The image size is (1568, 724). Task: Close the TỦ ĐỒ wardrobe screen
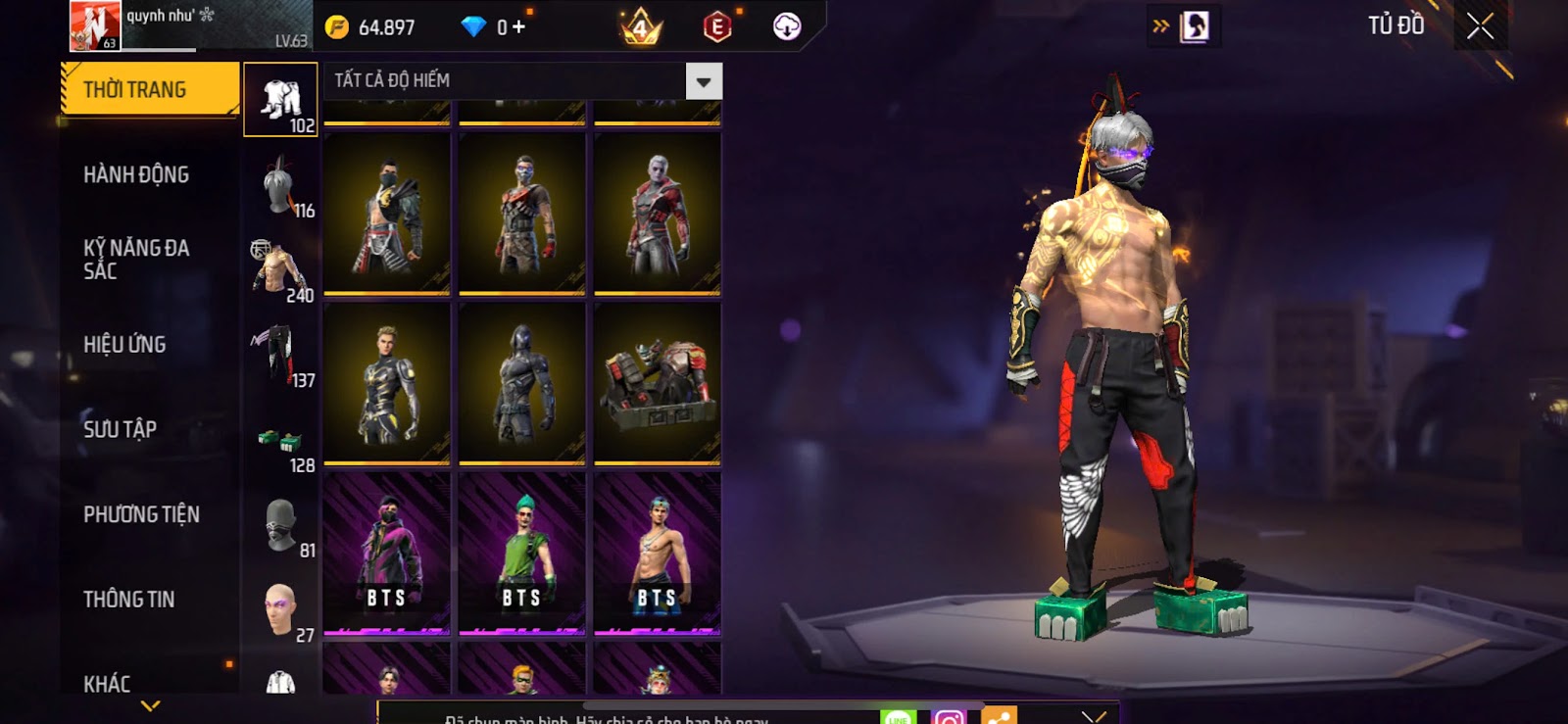1480,26
